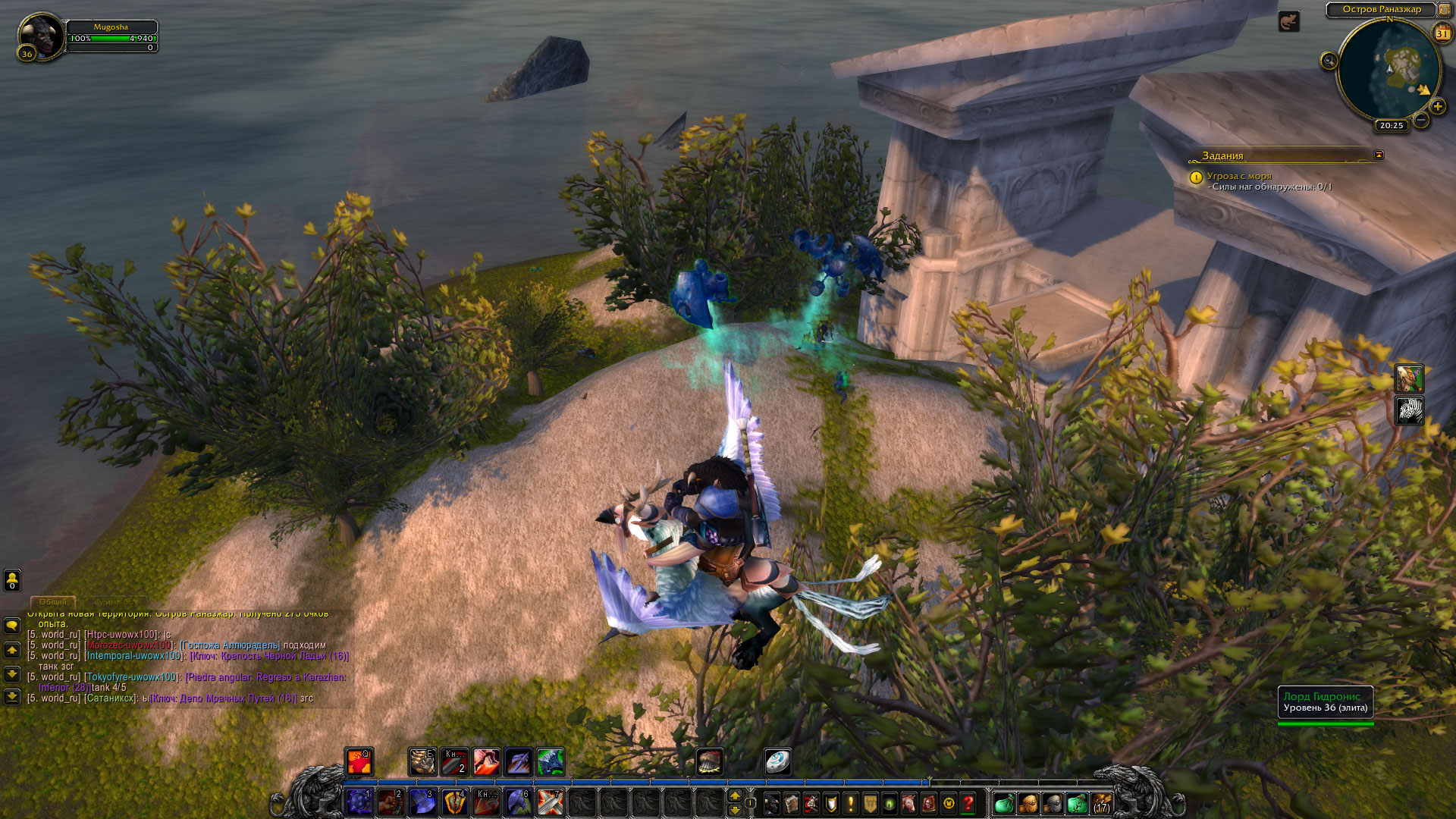Screen dimensions: 1456x819
Task: Activate the crossed swords ability in slot 7
Action: click(550, 802)
